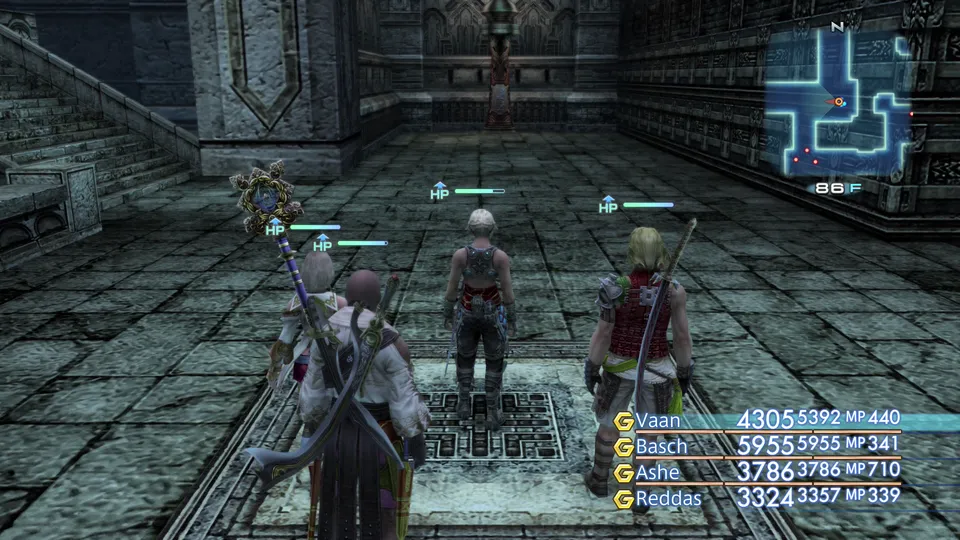This screenshot has width=960, height=540.
Task: Choose Ashe in the party list
Action: pyautogui.click(x=660, y=471)
